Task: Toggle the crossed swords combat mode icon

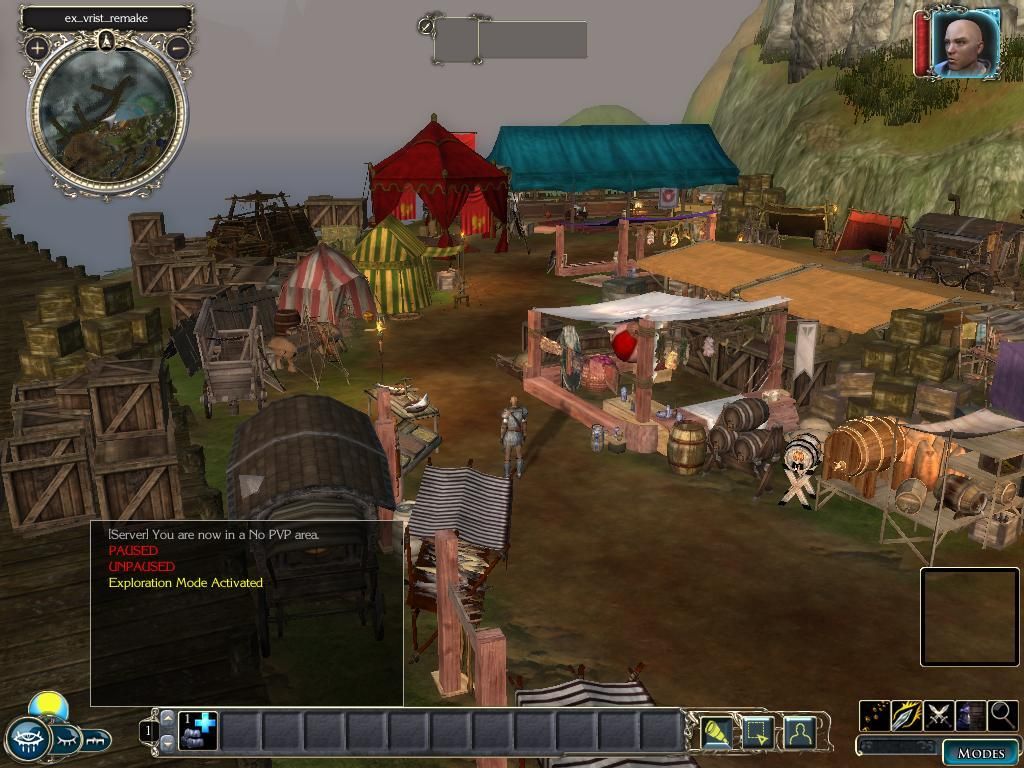Action: pos(939,715)
